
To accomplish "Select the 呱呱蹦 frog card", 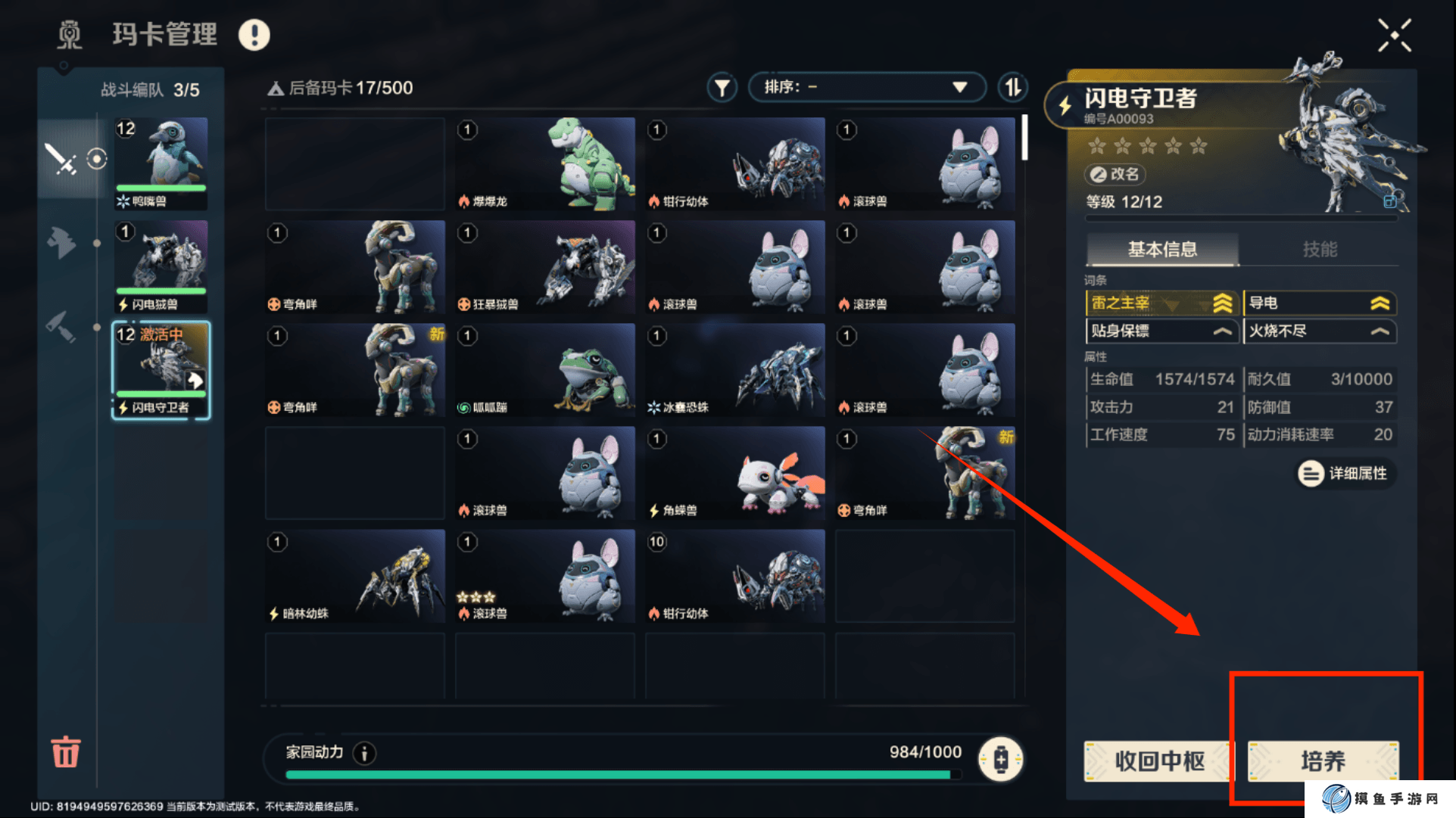I will tap(545, 369).
